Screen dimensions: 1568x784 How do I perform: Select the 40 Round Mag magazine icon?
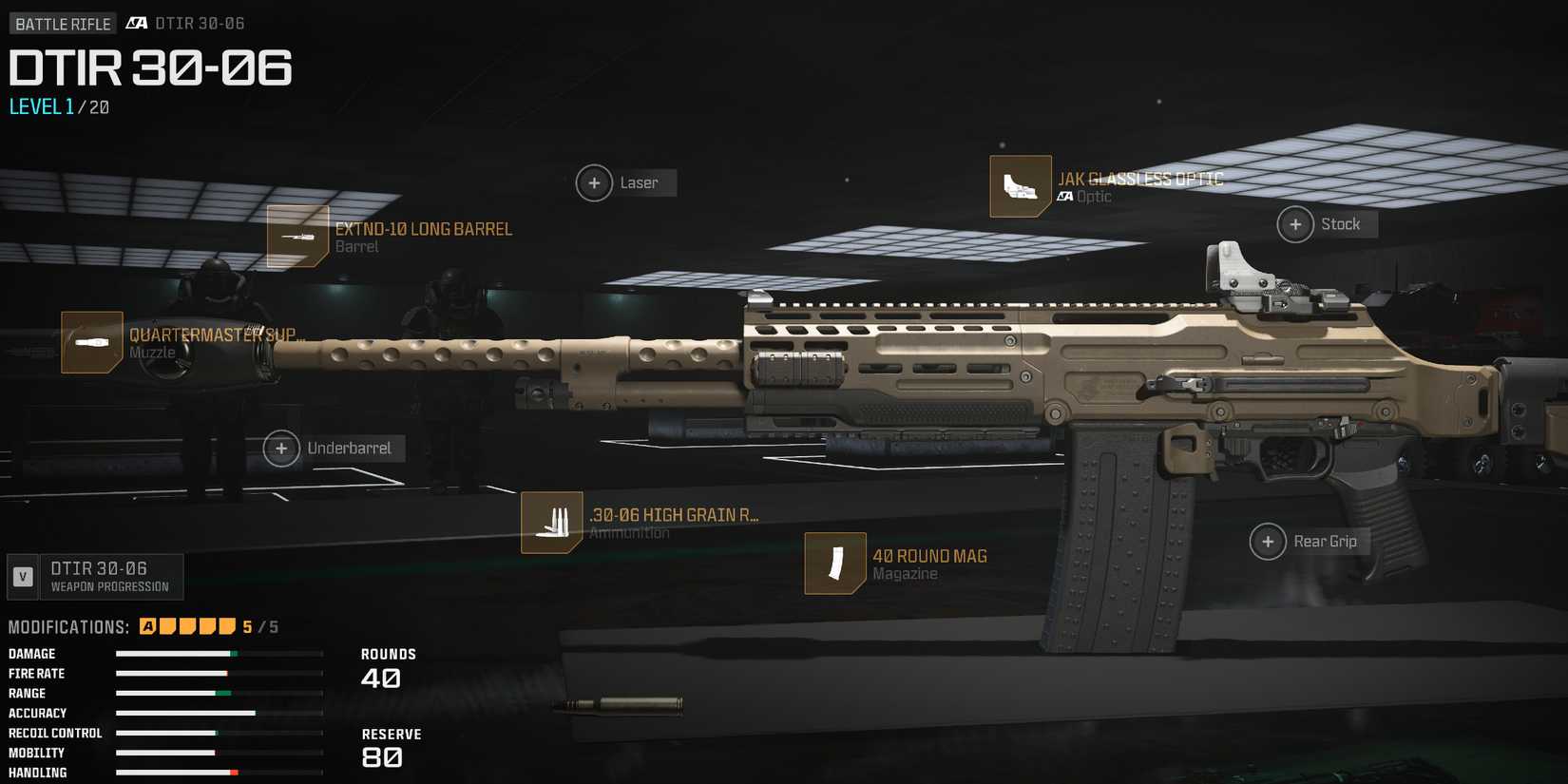click(834, 564)
